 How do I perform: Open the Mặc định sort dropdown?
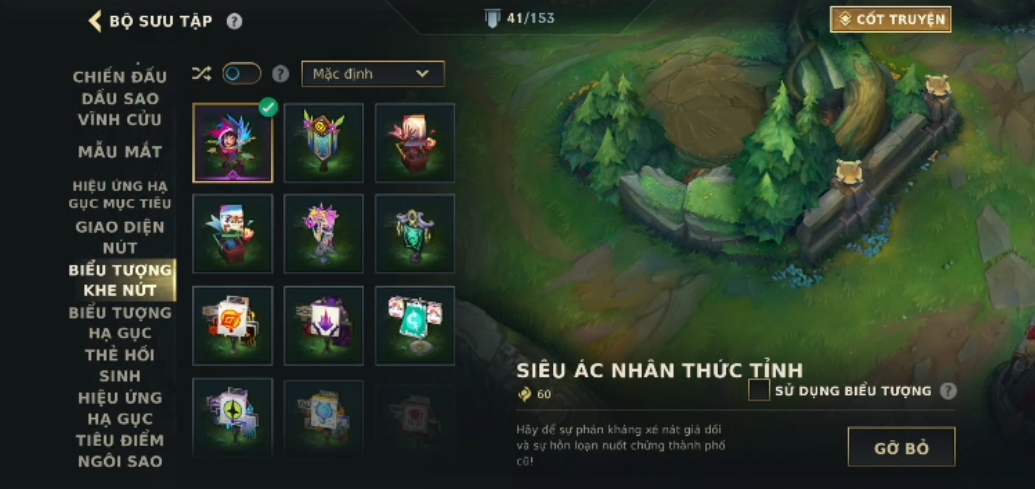click(372, 74)
